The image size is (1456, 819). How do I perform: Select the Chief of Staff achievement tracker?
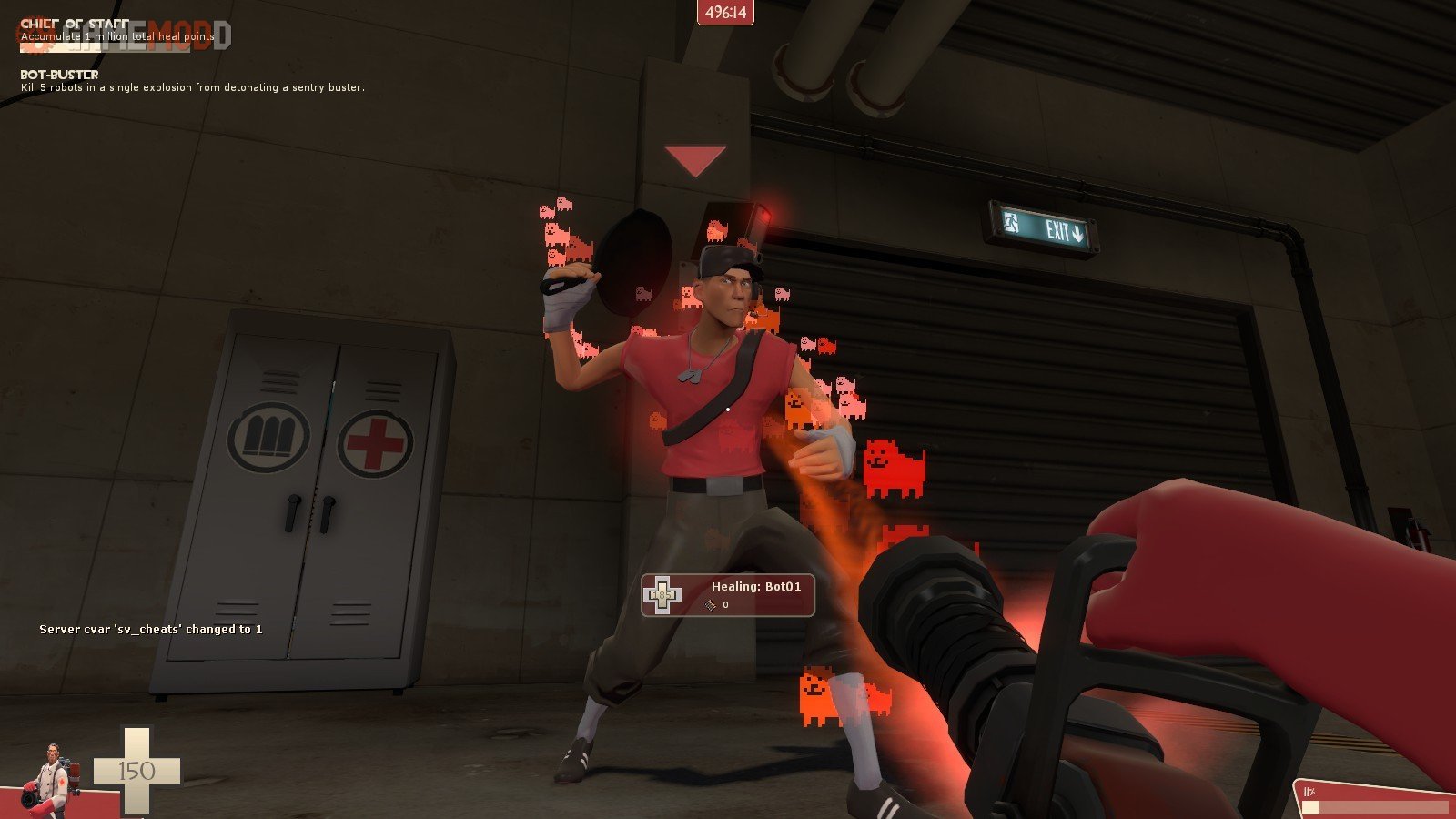click(118, 32)
